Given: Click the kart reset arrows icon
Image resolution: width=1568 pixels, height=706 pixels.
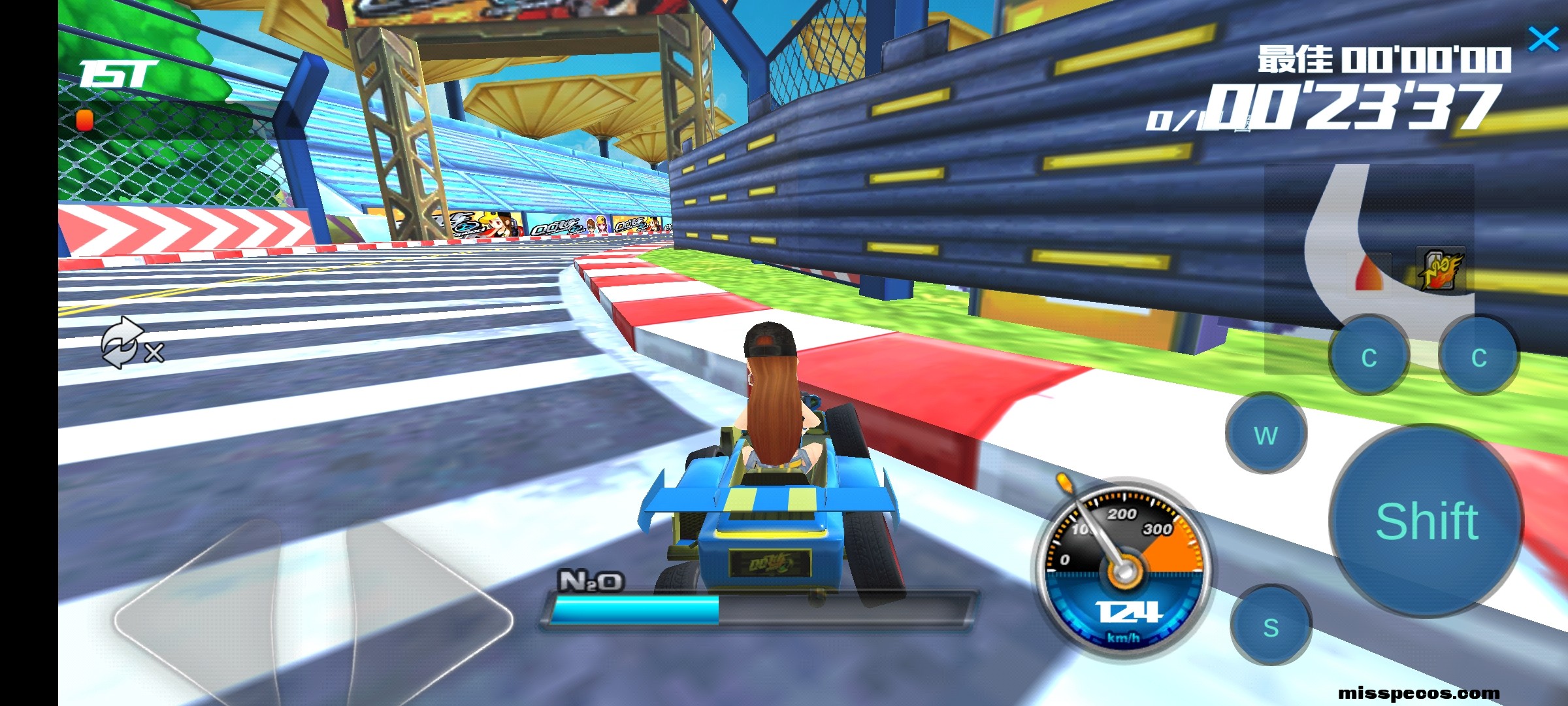Looking at the screenshot, I should 123,343.
